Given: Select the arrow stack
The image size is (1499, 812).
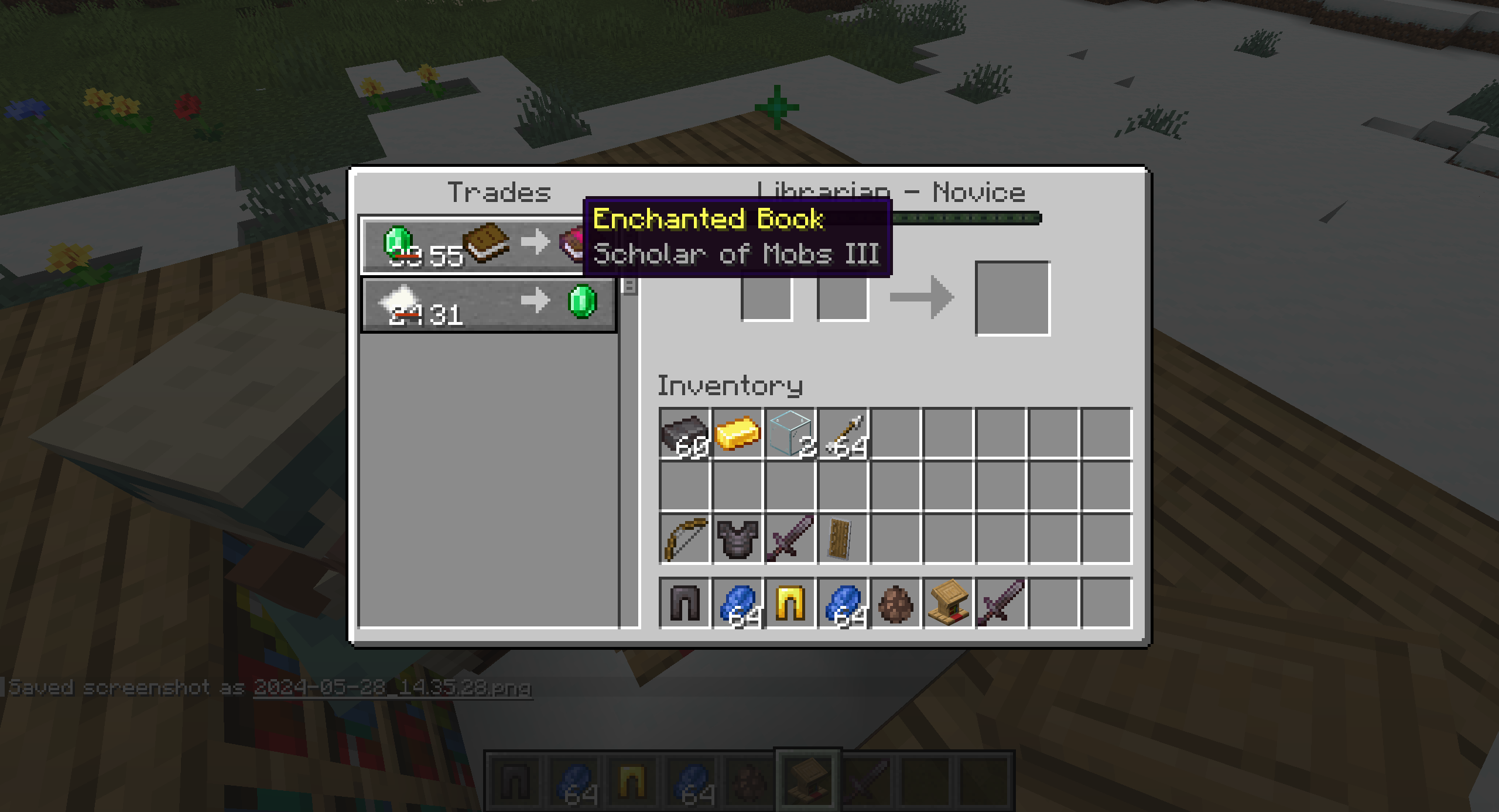Looking at the screenshot, I should tap(843, 434).
